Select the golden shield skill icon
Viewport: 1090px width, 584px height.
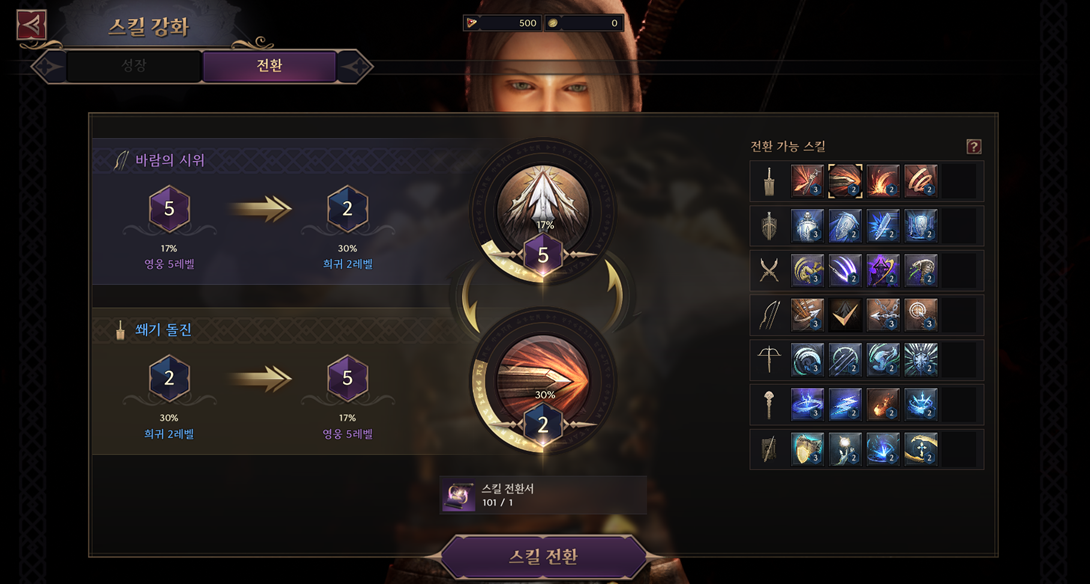[x=807, y=449]
